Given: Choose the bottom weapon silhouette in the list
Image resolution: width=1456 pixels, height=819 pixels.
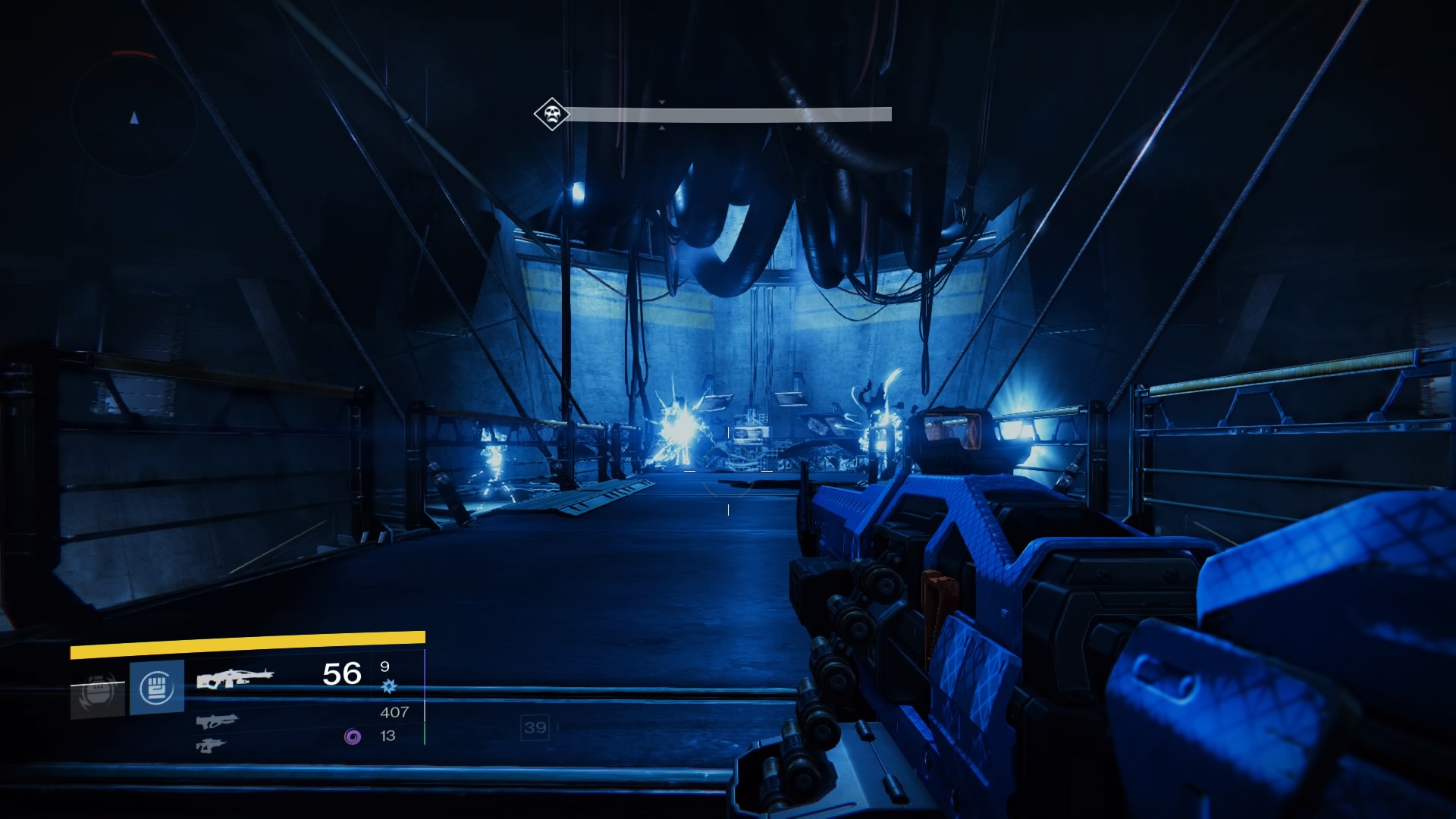Looking at the screenshot, I should pyautogui.click(x=212, y=745).
